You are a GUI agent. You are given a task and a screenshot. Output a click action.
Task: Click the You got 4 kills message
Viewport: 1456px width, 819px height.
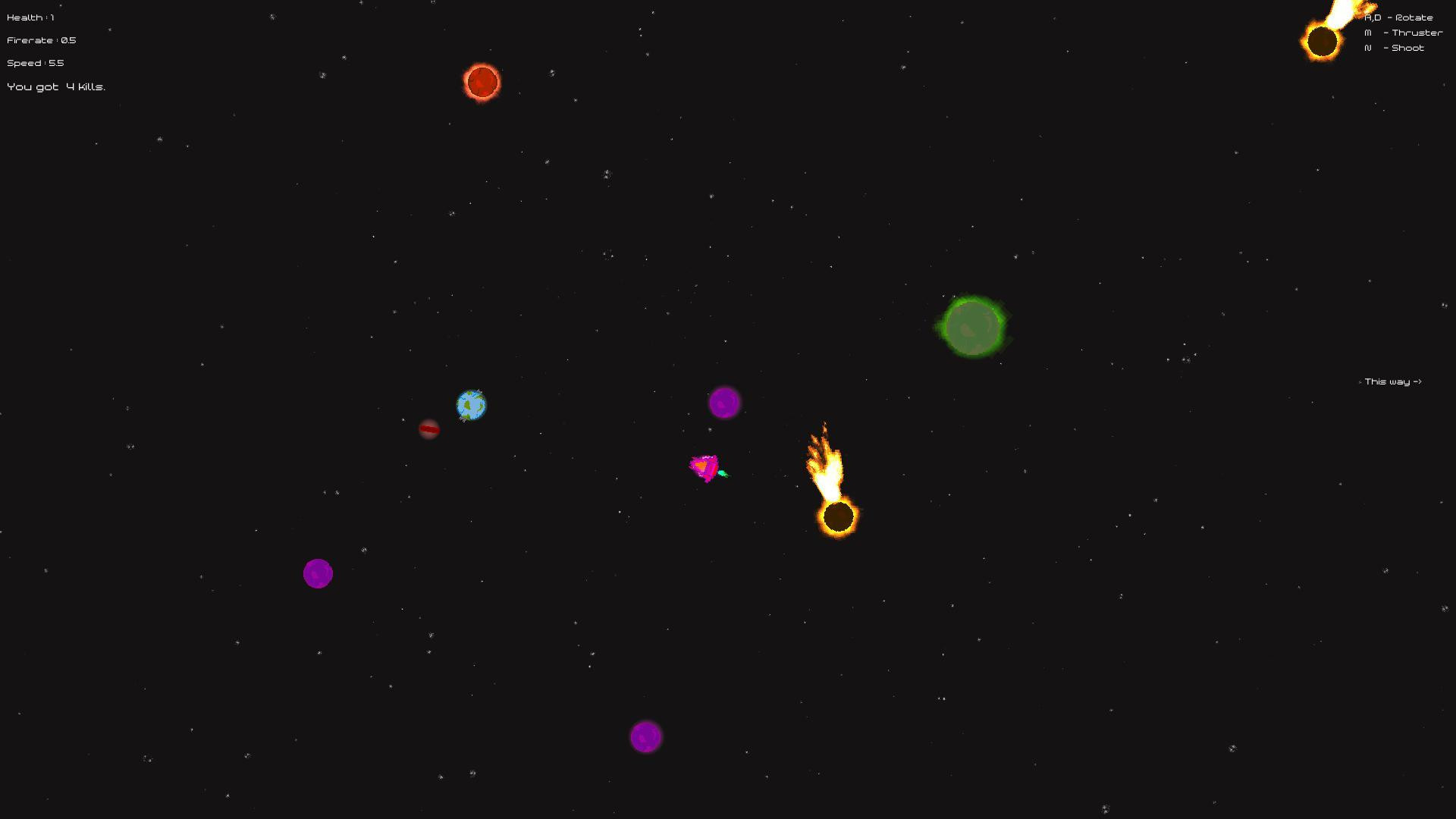(55, 86)
